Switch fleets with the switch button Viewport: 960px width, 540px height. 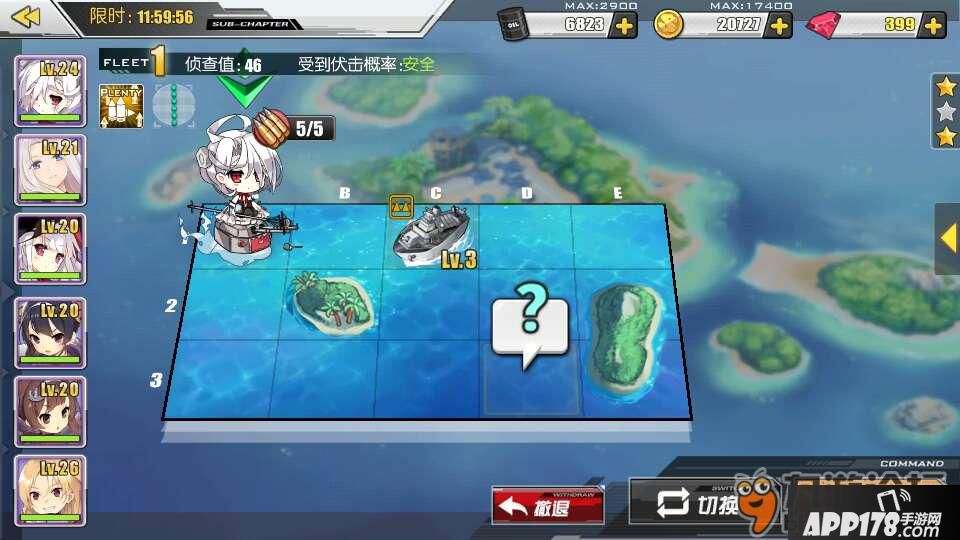690,503
